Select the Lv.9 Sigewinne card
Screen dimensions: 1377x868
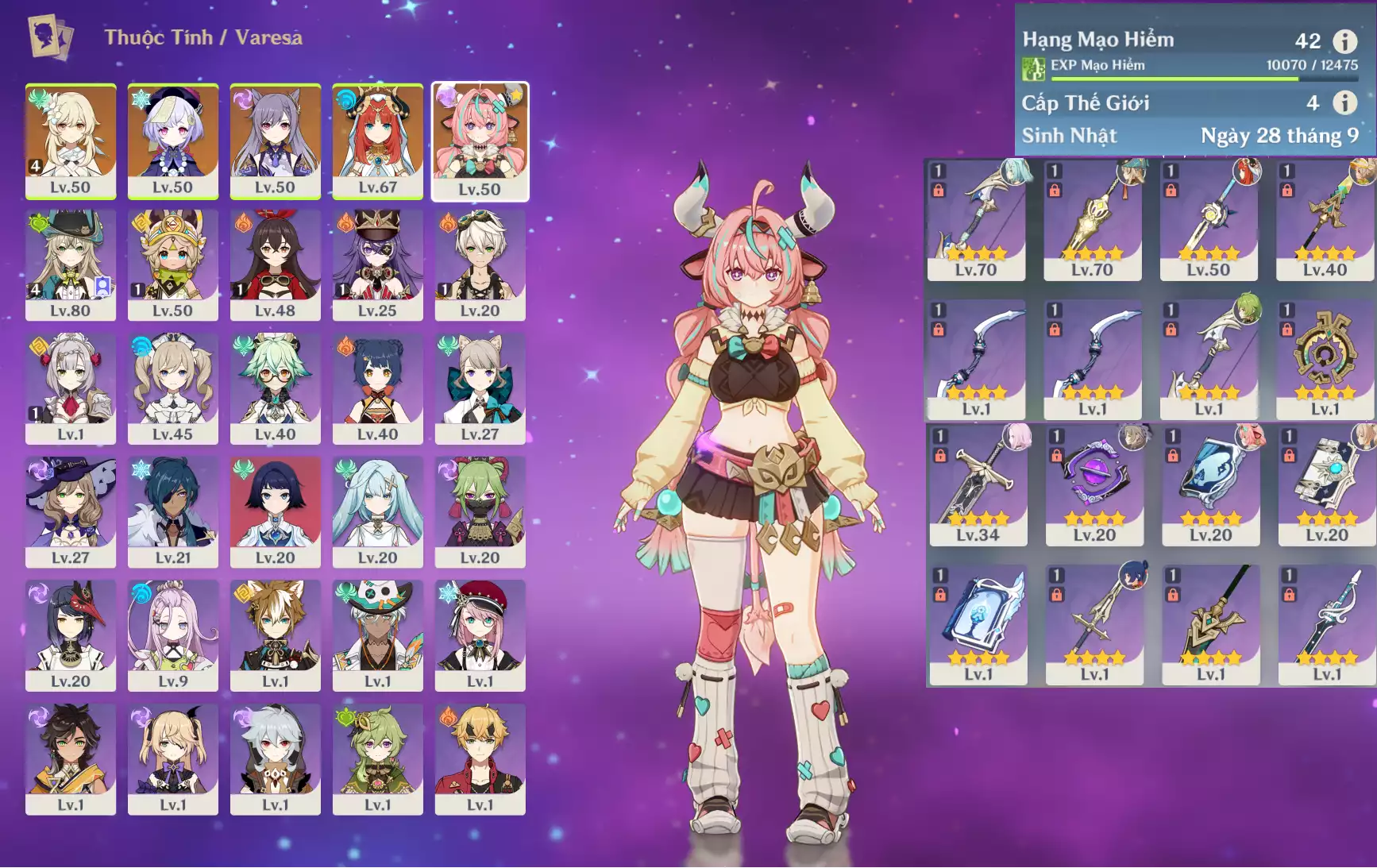172,635
